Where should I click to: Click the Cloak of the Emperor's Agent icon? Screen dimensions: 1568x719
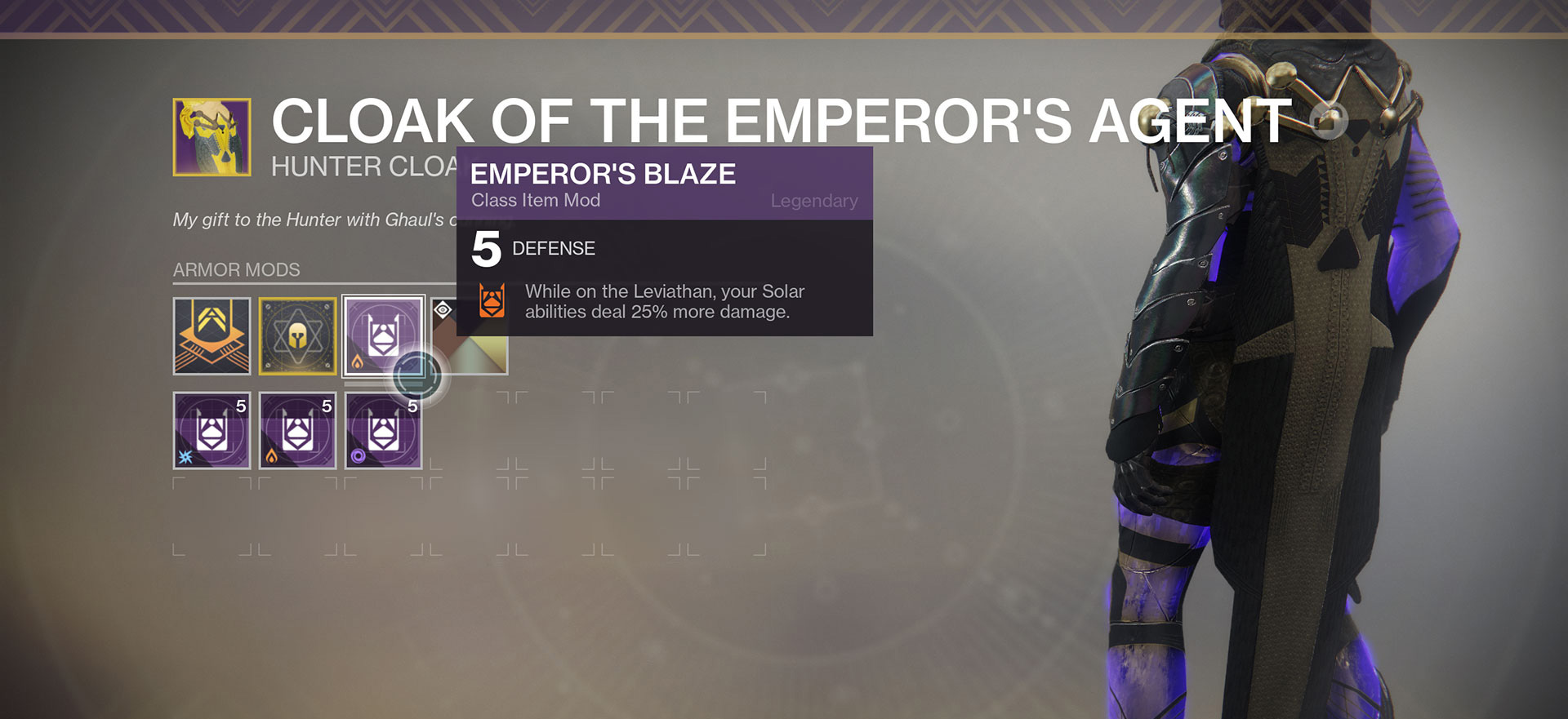[212, 137]
